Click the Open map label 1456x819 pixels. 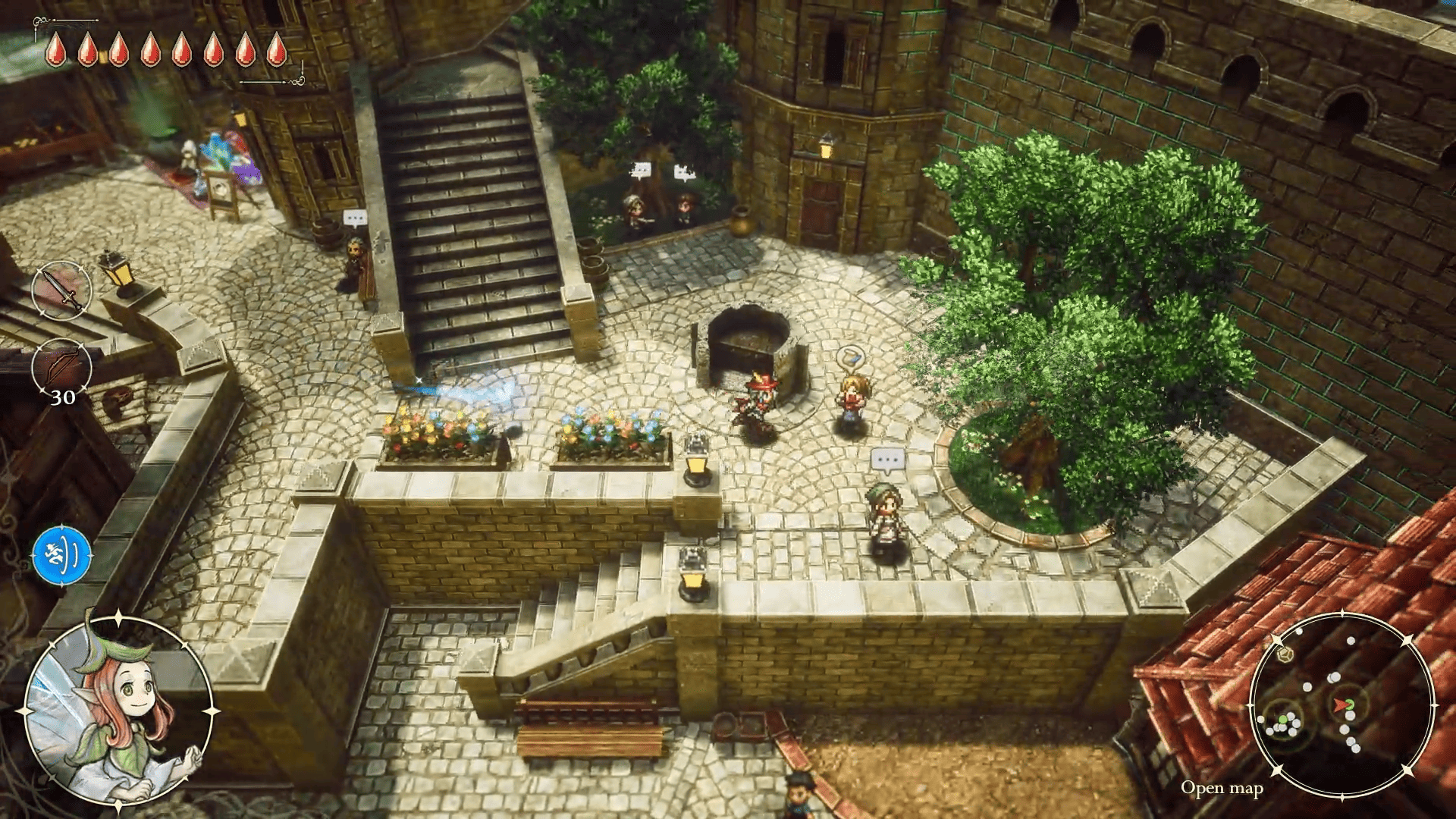[x=1222, y=789]
